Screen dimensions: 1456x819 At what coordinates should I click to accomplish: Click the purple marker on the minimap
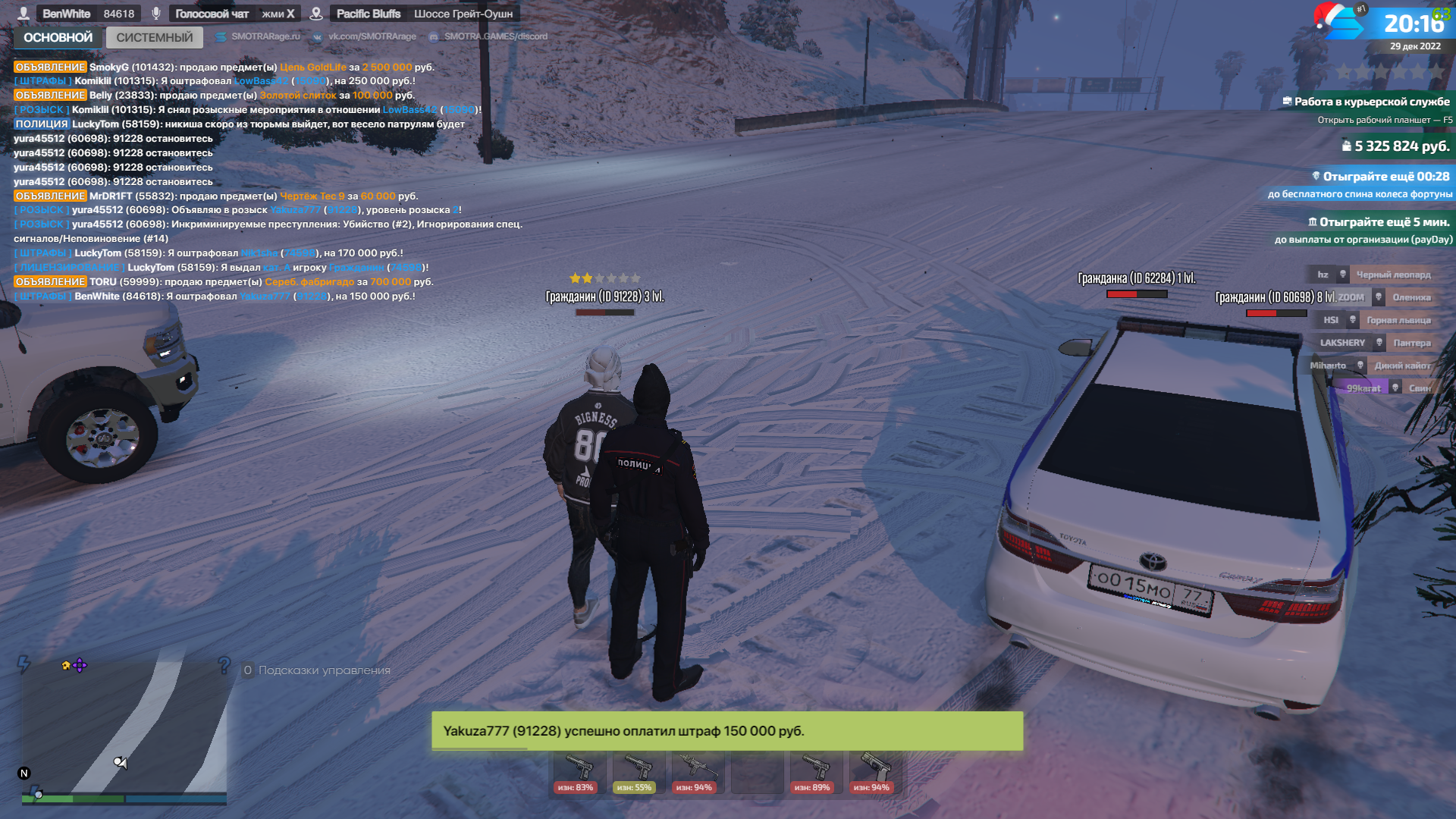click(80, 665)
